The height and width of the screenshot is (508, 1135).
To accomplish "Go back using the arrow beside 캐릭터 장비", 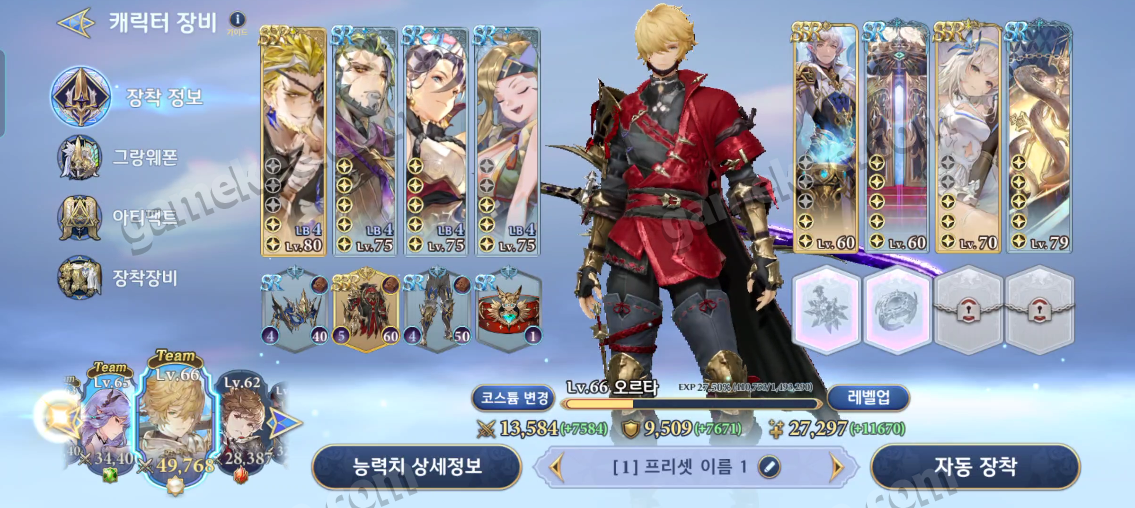I will [x=76, y=23].
